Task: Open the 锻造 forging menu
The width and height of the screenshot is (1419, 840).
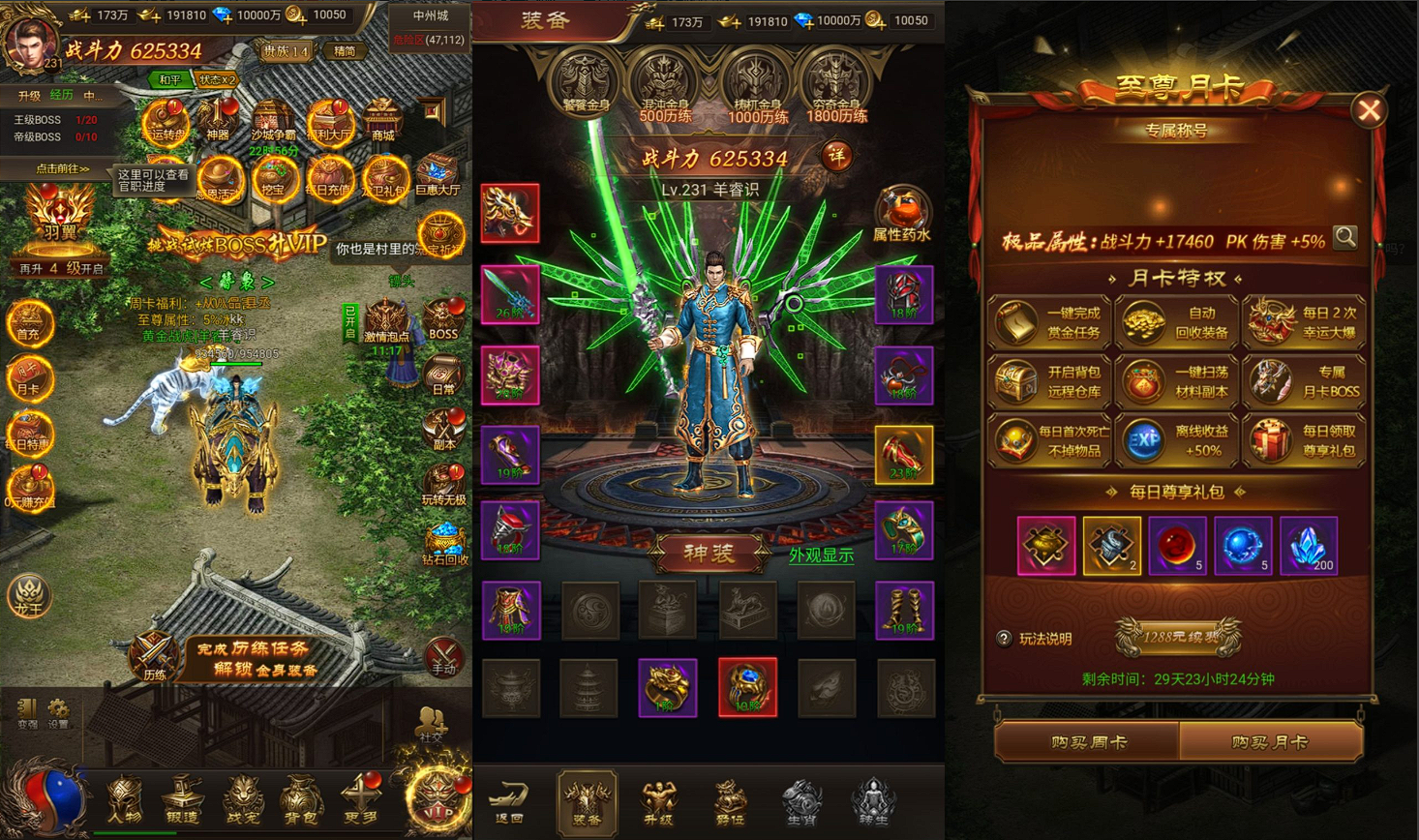Action: (182, 801)
